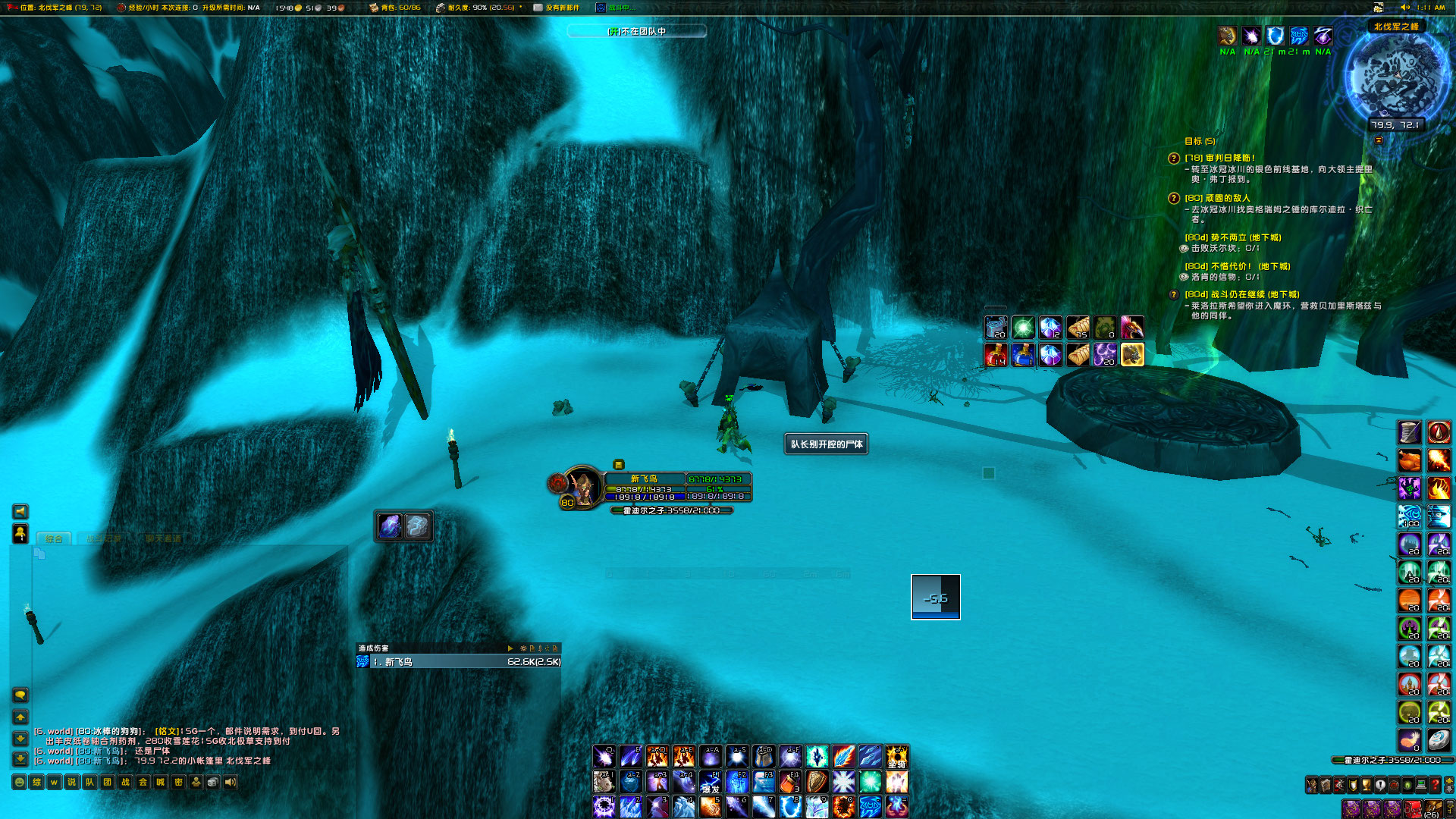This screenshot has width=1456, height=819.
Task: Open the main menu computer icon
Action: pyautogui.click(x=1421, y=784)
